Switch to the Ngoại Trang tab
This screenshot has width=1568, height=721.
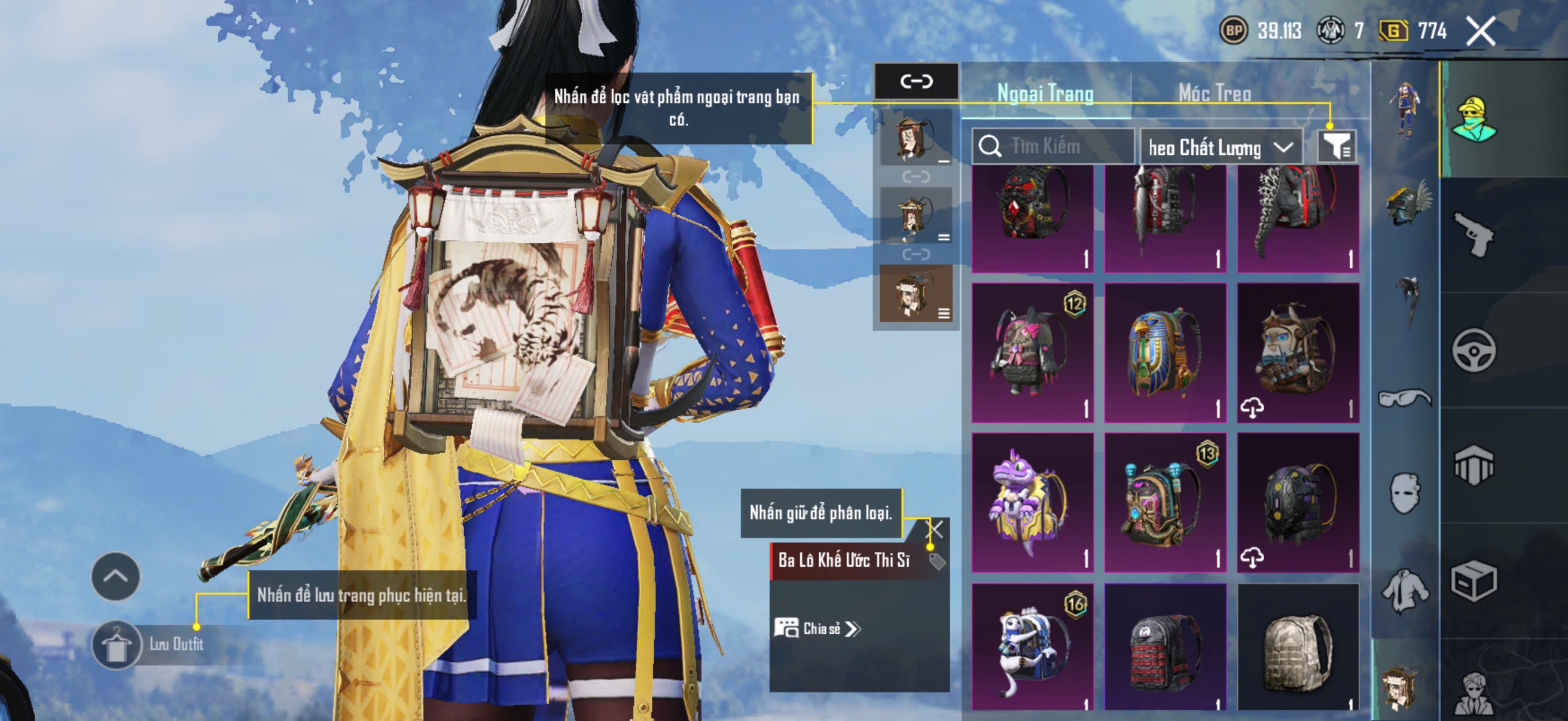1045,93
